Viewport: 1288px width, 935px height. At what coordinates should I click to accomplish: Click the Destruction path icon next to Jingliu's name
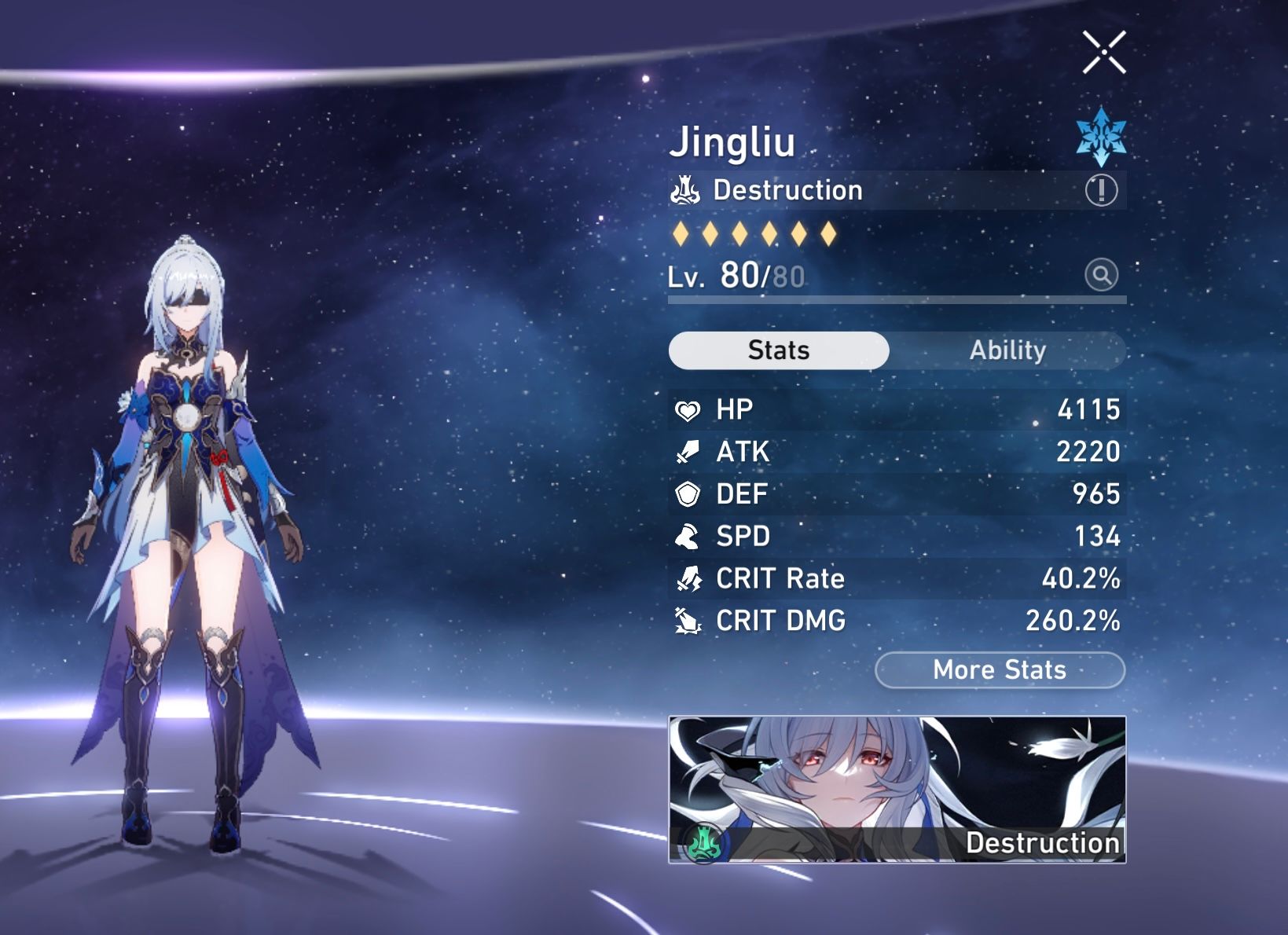coord(684,189)
